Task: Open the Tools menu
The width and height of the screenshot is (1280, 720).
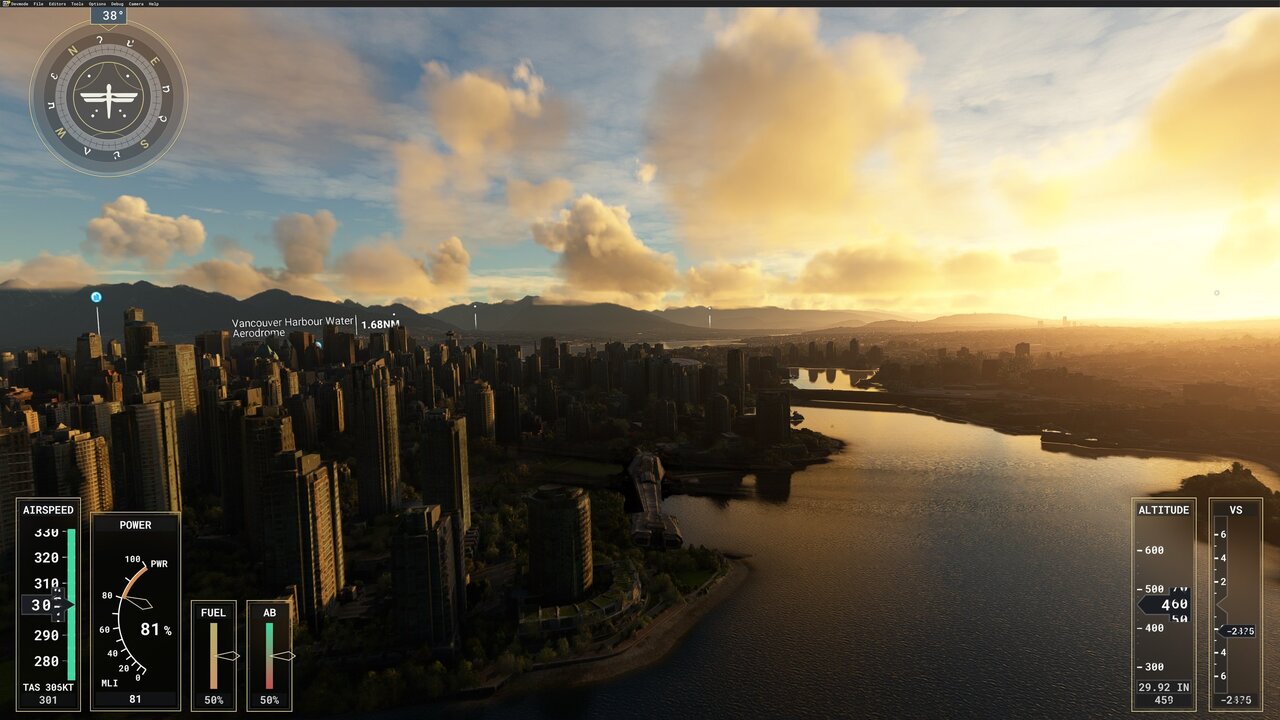Action: click(77, 4)
